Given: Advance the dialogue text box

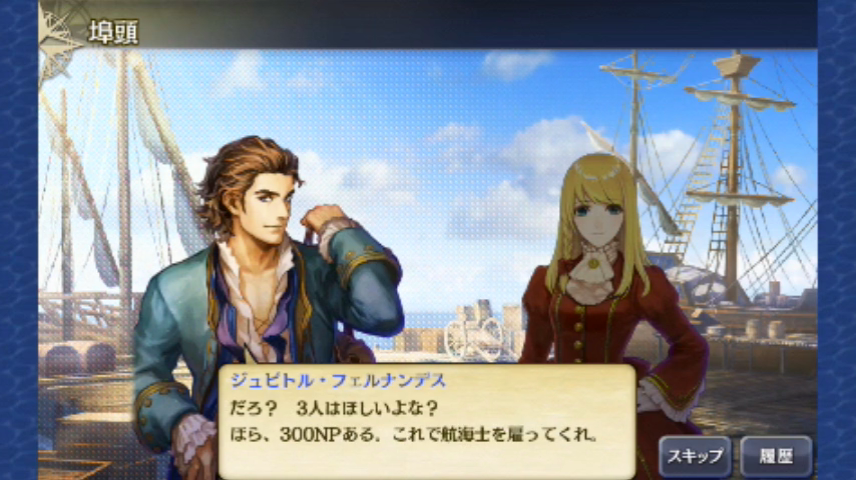Looking at the screenshot, I should coord(427,421).
